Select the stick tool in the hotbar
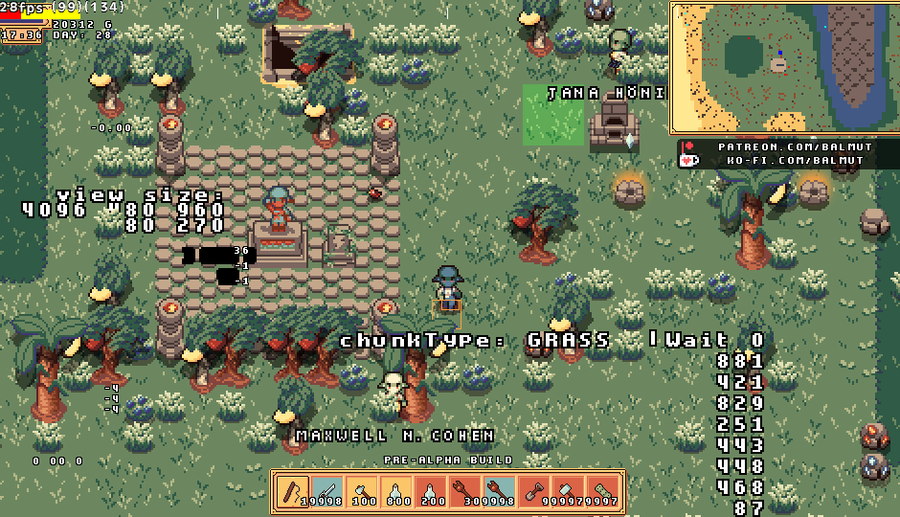Screen dimensions: 900x517 (x=292, y=492)
